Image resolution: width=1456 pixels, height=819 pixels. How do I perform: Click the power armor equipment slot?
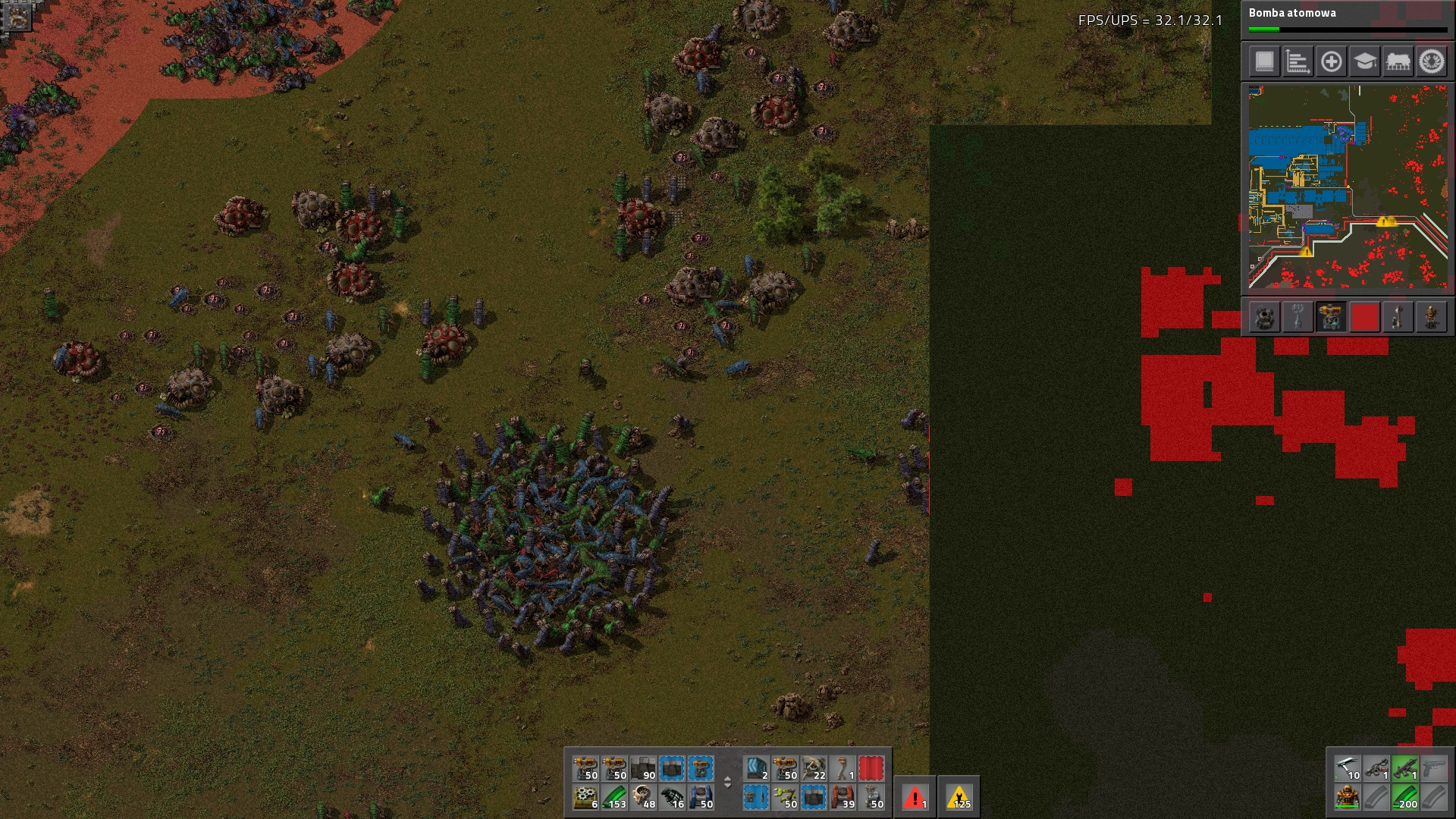click(x=1348, y=798)
